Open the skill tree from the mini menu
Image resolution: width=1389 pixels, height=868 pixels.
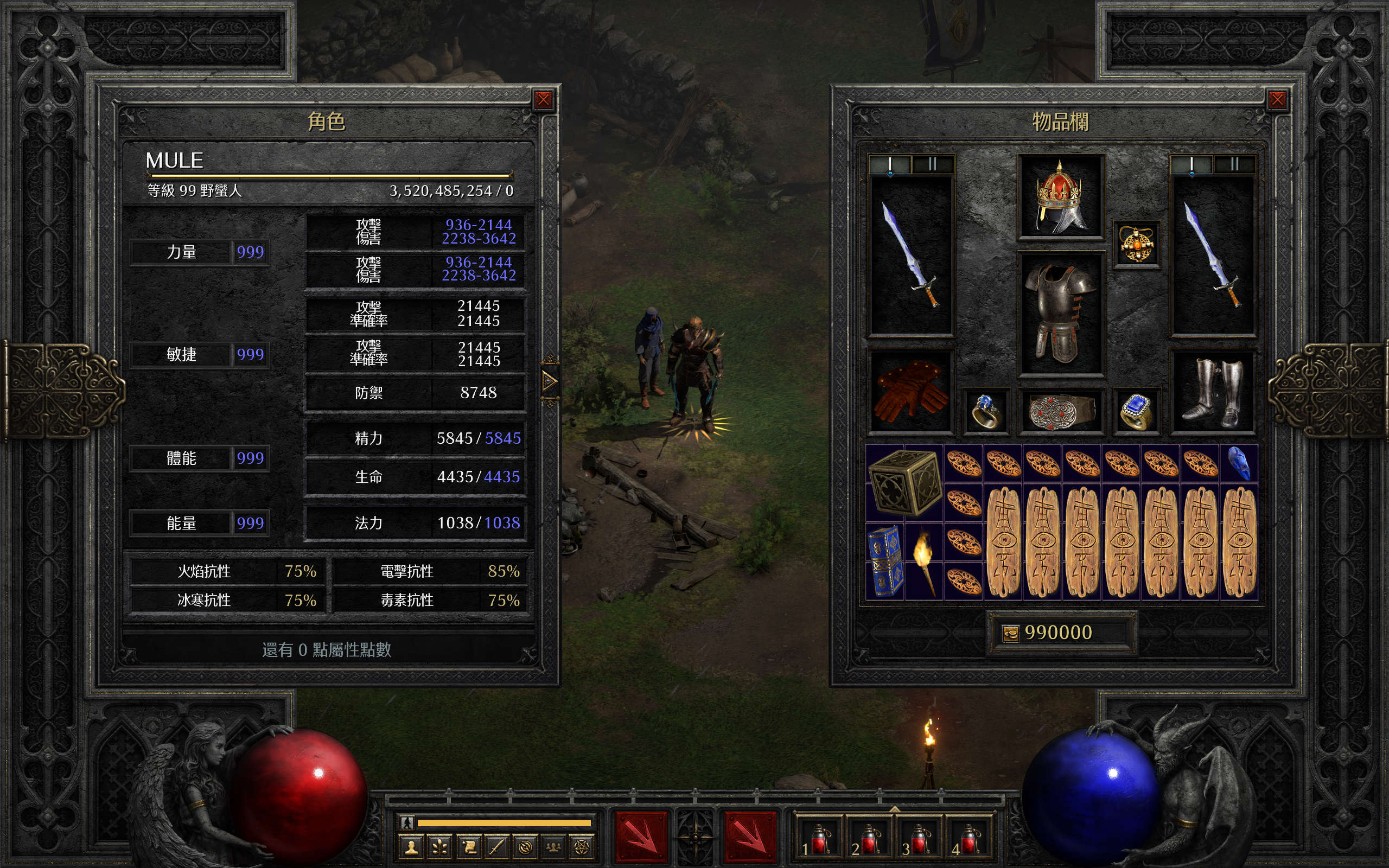click(439, 847)
